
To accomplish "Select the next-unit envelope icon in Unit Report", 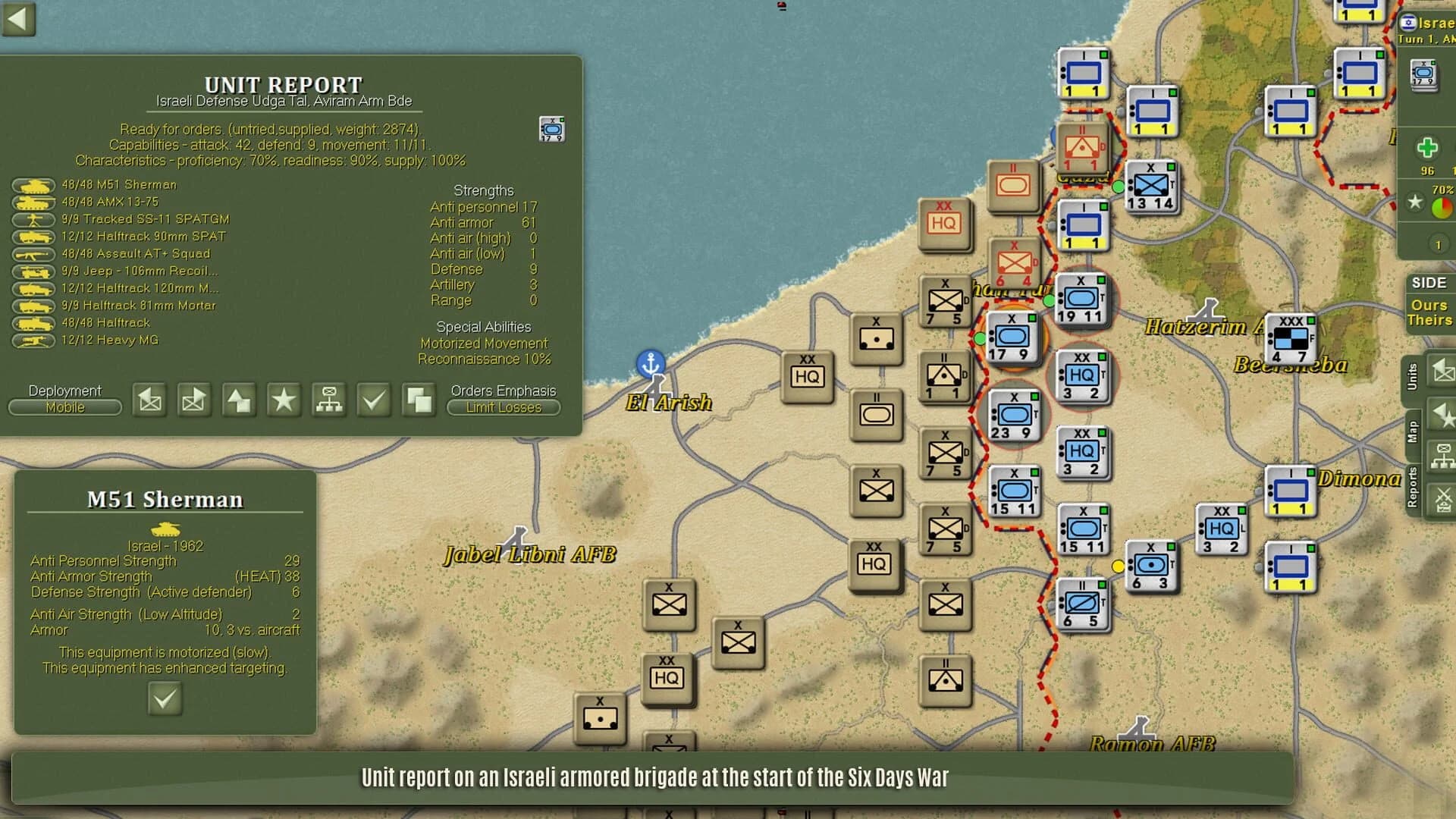I will (x=193, y=400).
